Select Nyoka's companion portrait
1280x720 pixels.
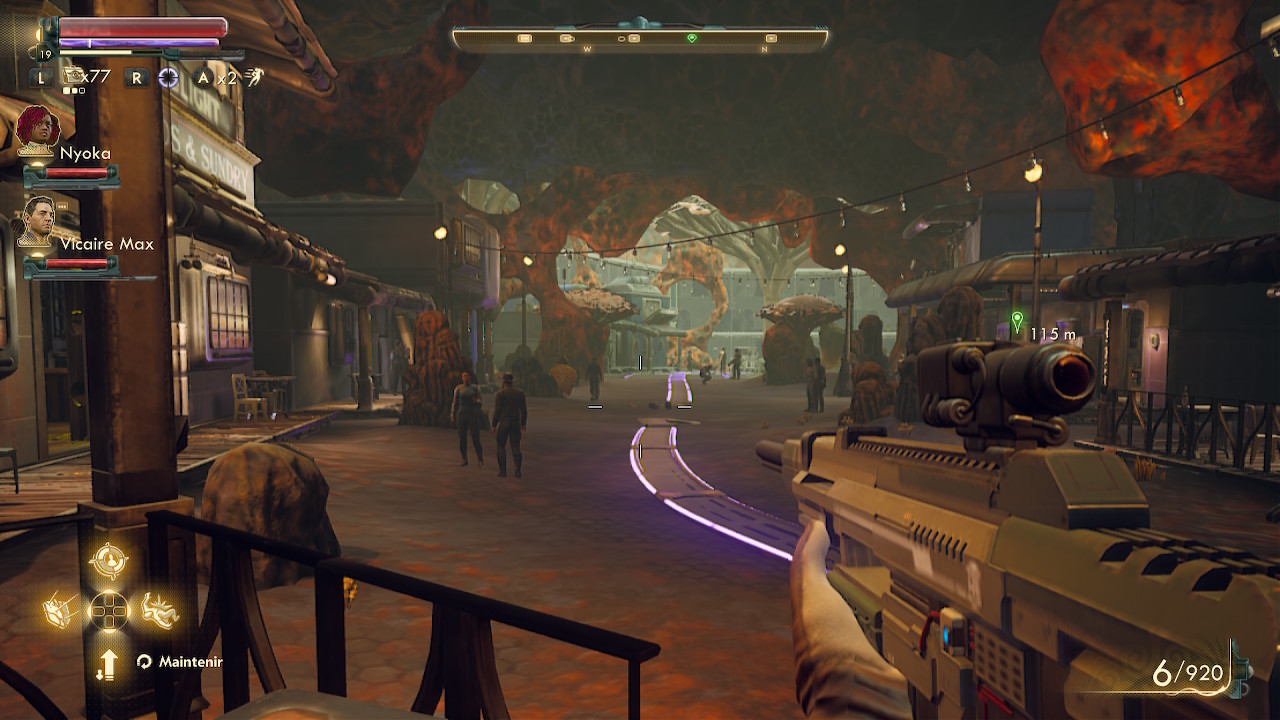click(x=38, y=128)
